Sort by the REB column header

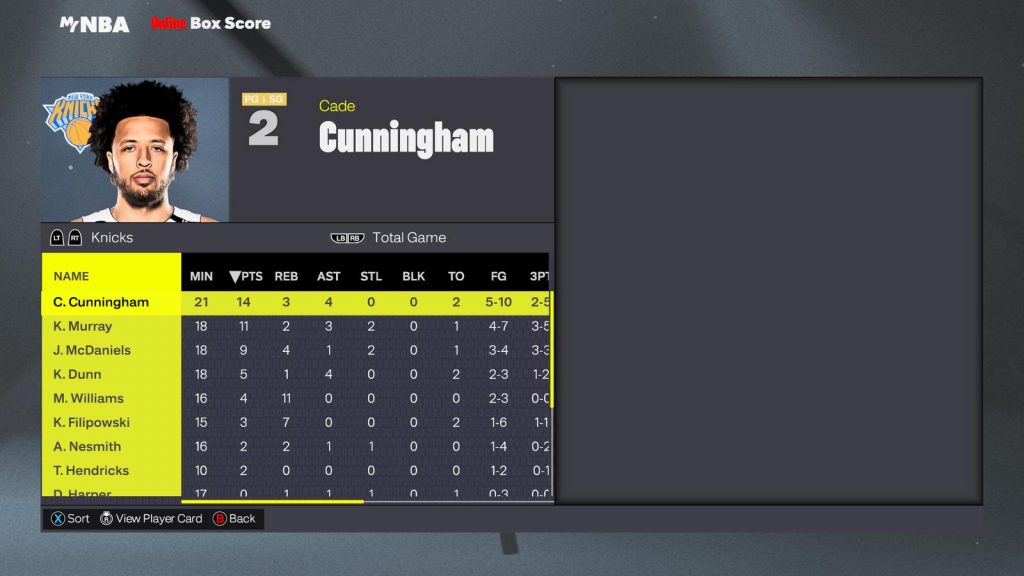pyautogui.click(x=286, y=276)
